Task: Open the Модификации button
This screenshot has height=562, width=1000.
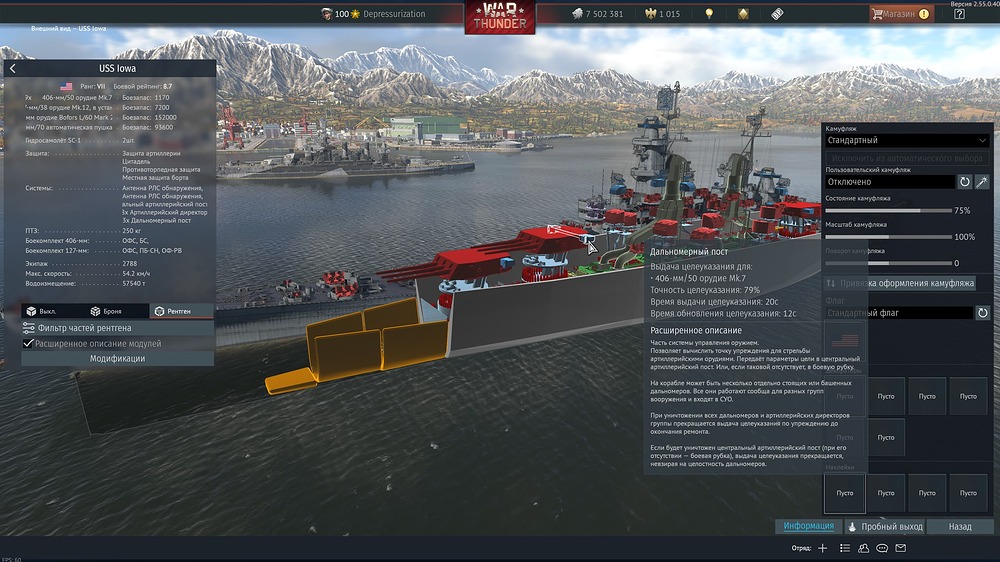Action: coord(117,358)
